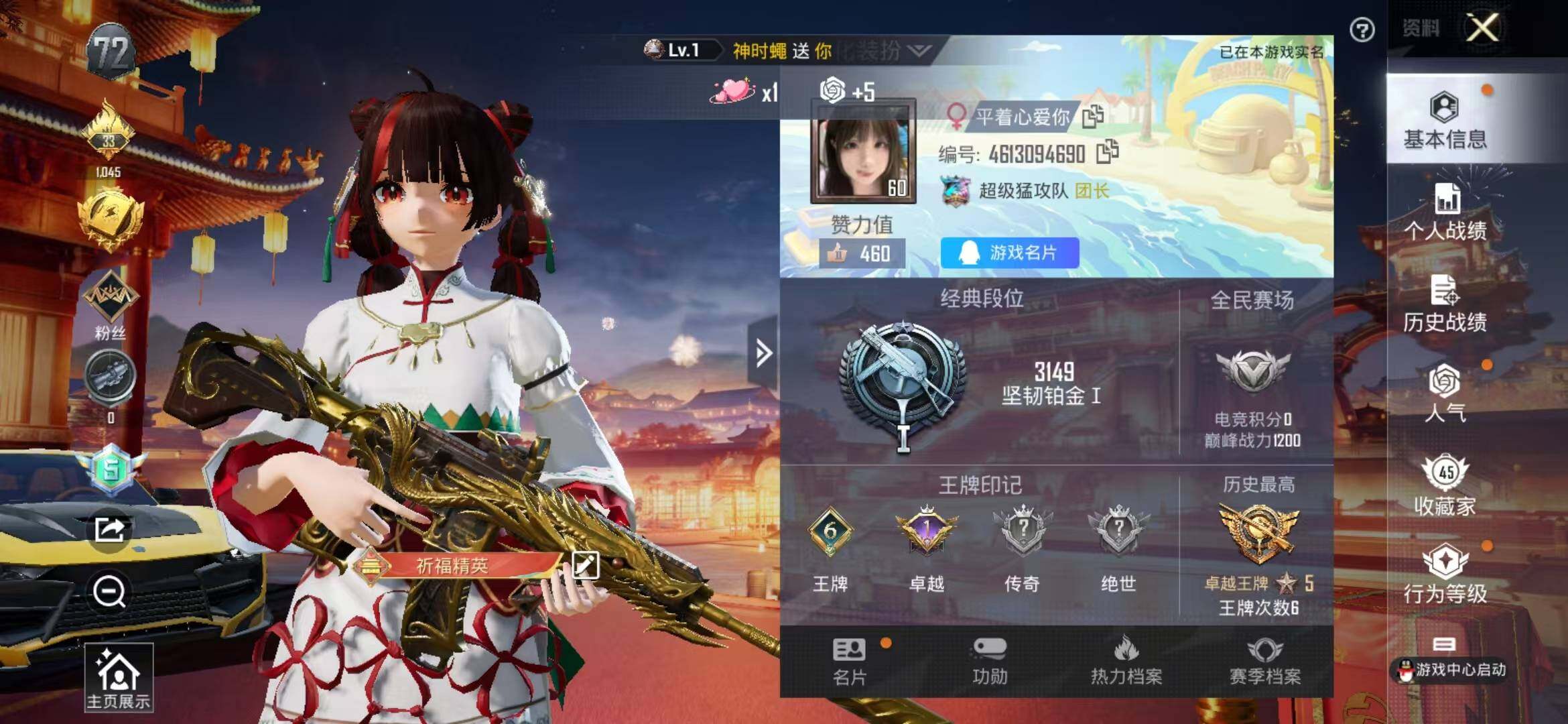The width and height of the screenshot is (1568, 724).
Task: Show the 人气 popularity tab
Action: [x=1445, y=393]
